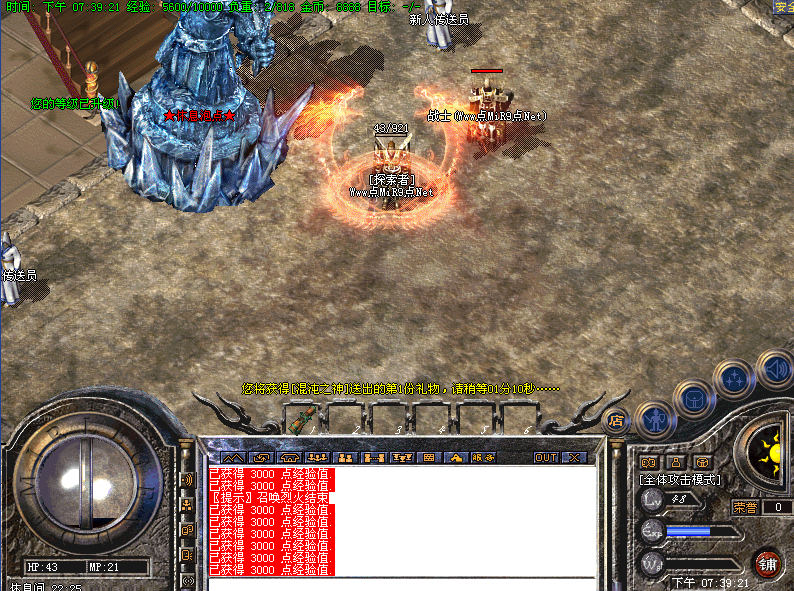Open the bag inventory round button
Screen dimensions: 794x591
click(695, 399)
